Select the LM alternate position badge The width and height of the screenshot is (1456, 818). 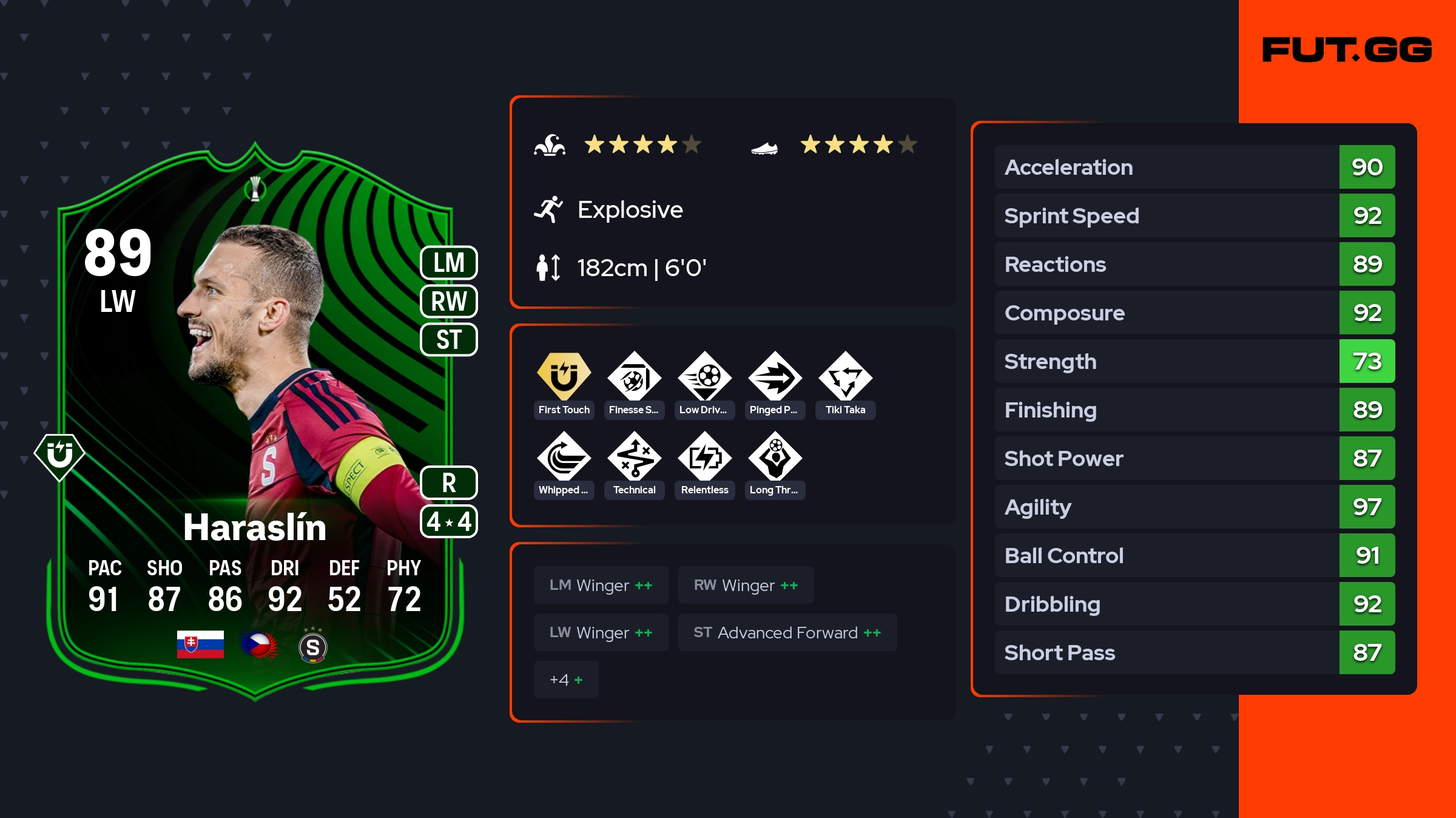click(x=449, y=263)
